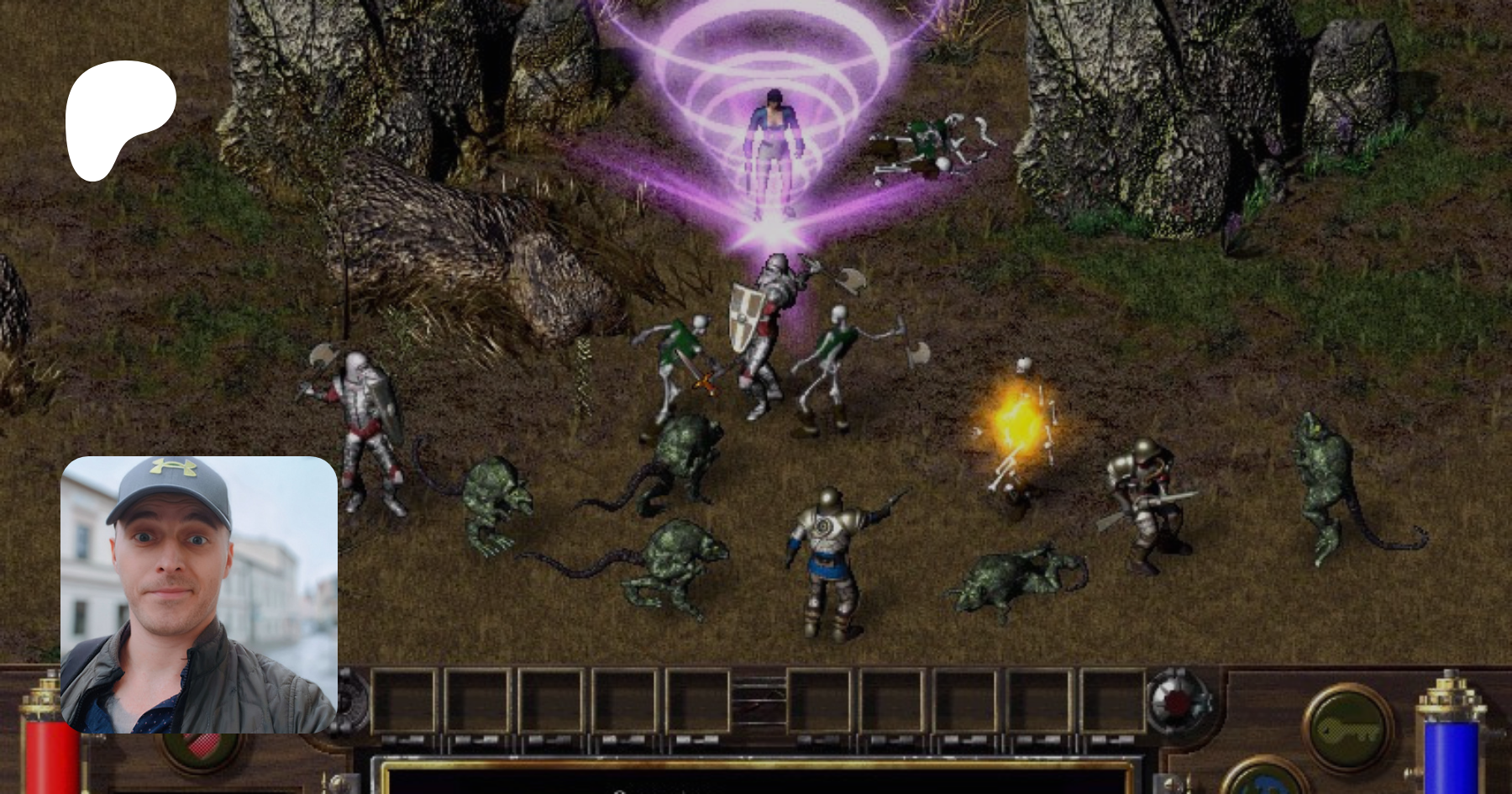Click the red heart button on the left panel
Image resolution: width=1512 pixels, height=794 pixels.
pos(202,747)
